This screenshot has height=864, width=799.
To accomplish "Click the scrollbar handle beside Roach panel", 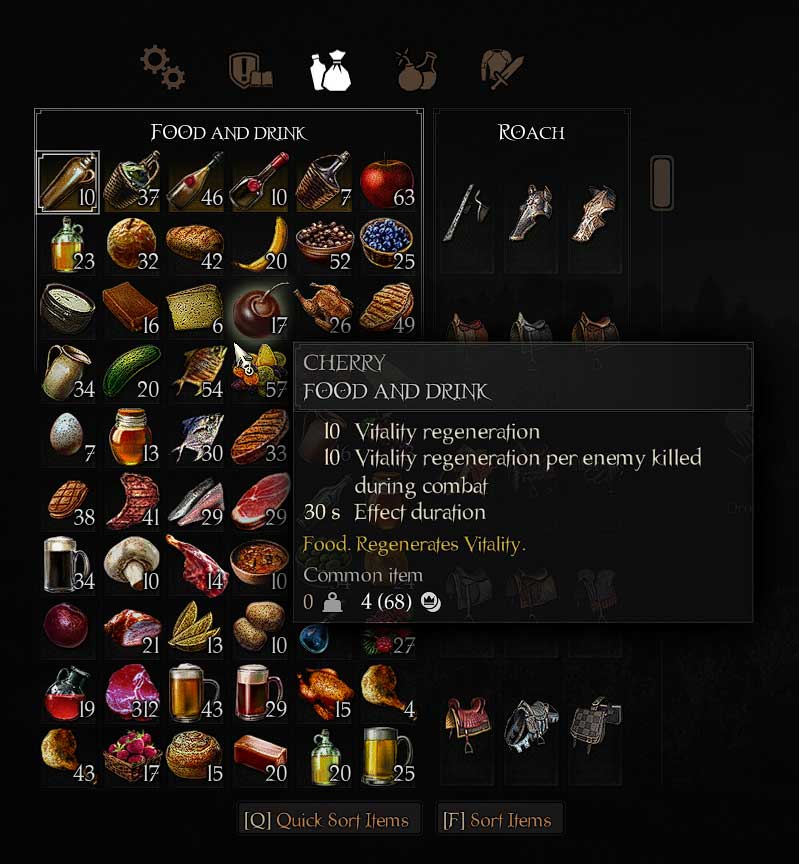I will (662, 182).
